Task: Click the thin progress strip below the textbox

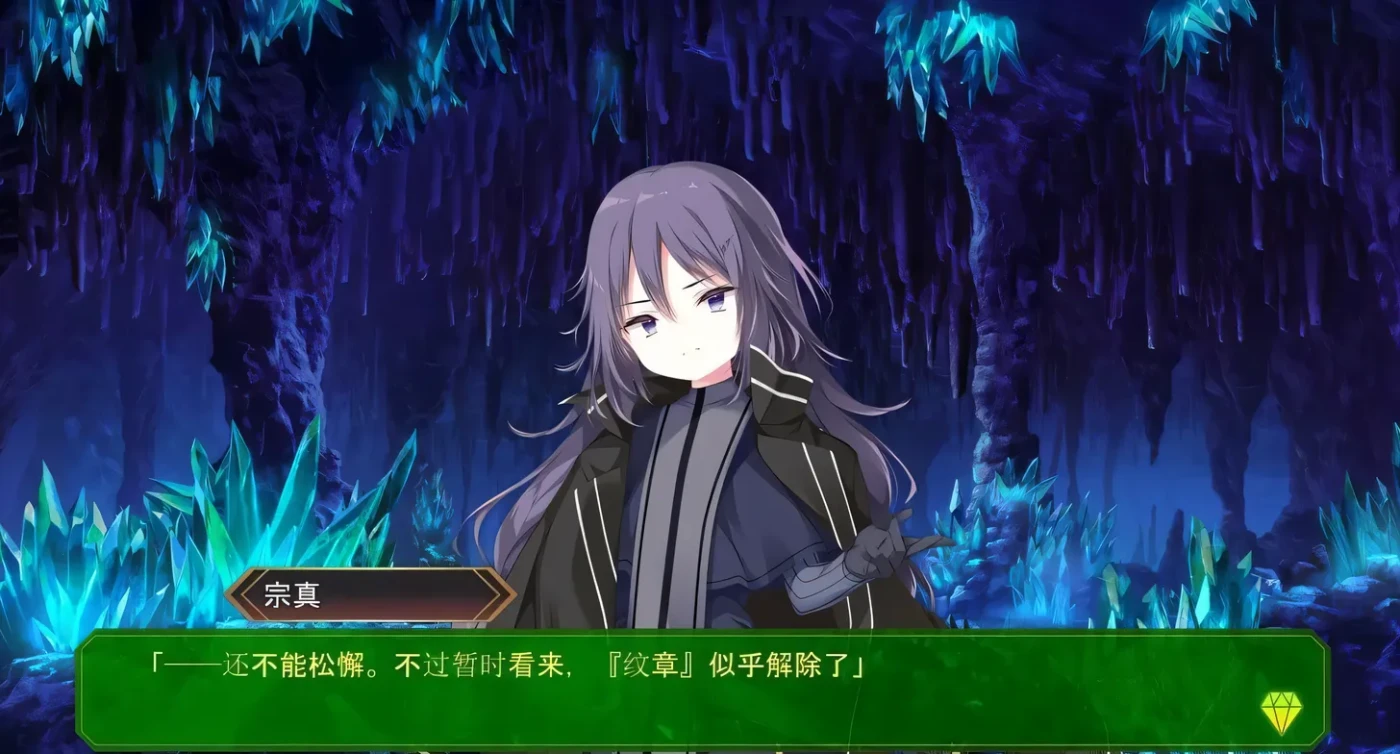Action: click(700, 748)
